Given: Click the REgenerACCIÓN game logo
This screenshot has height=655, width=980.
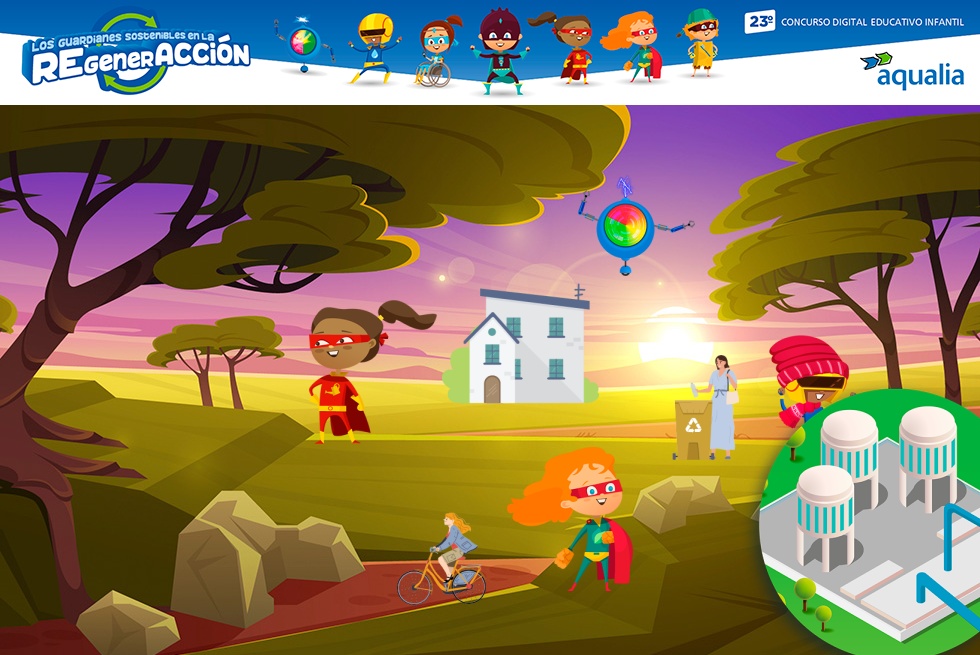Looking at the screenshot, I should tap(138, 55).
